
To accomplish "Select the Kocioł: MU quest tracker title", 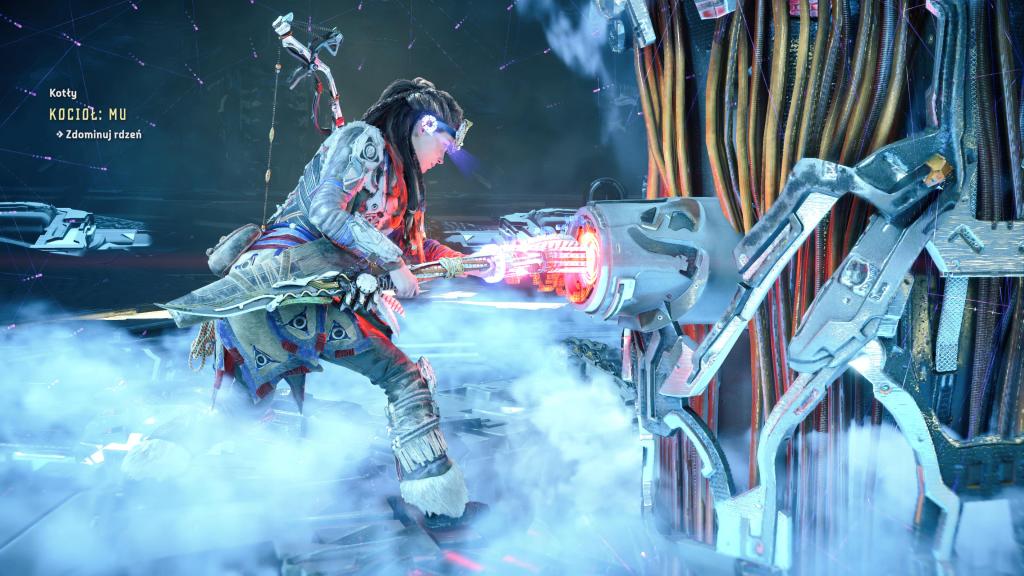I will click(87, 115).
